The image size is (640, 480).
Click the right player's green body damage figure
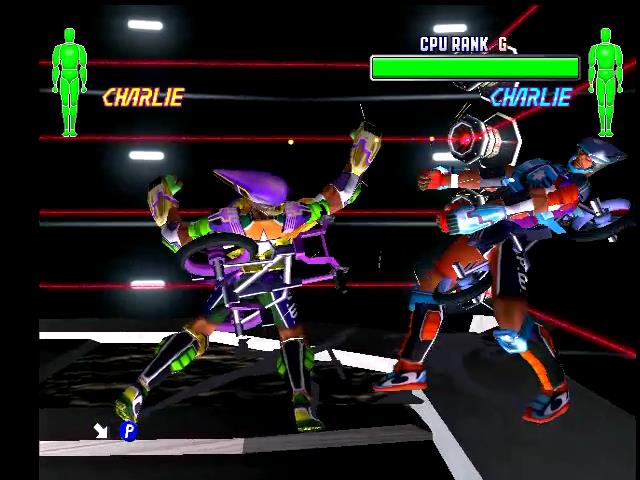pos(605,82)
